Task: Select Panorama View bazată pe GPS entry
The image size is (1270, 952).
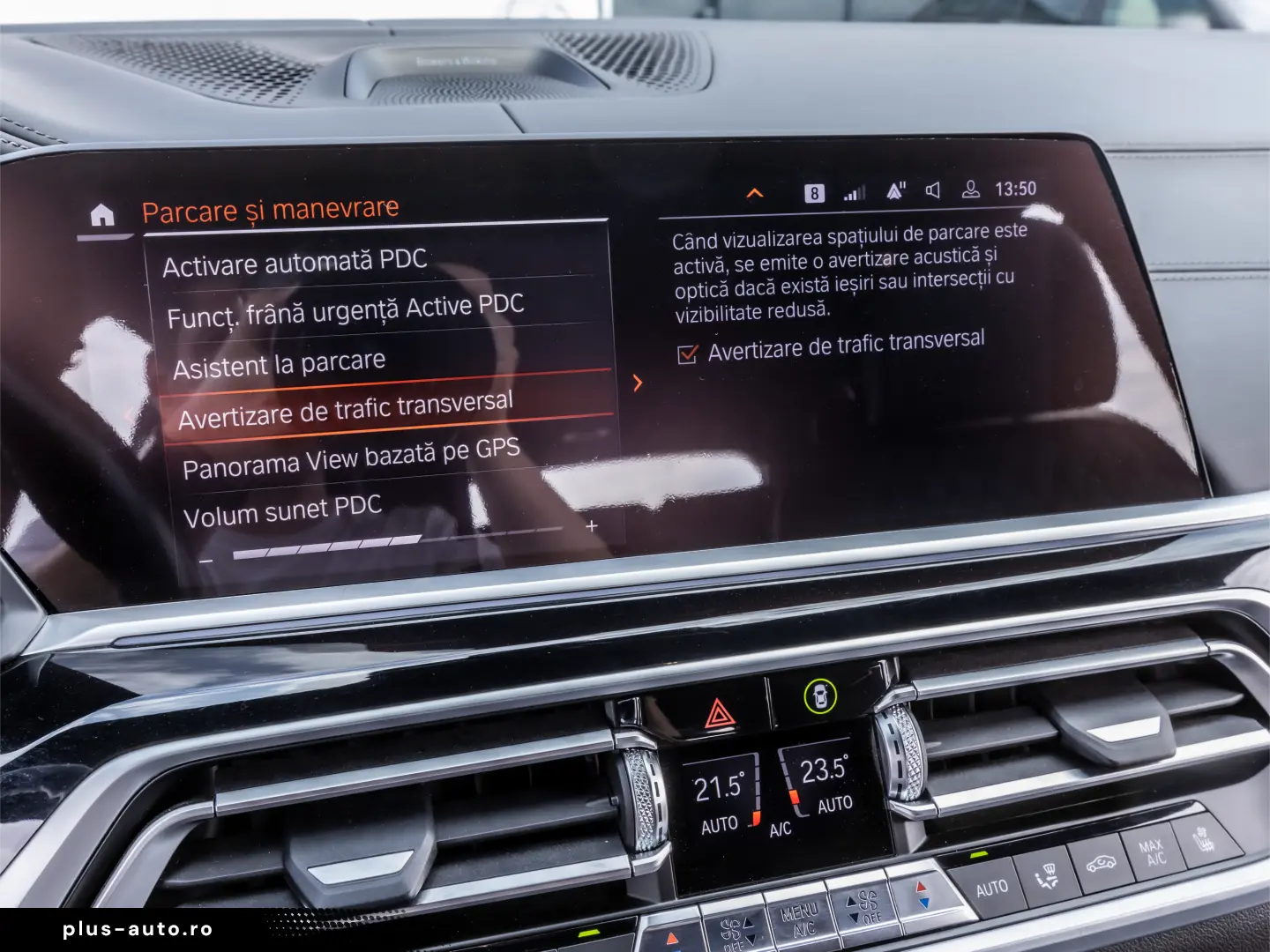Action: point(351,457)
